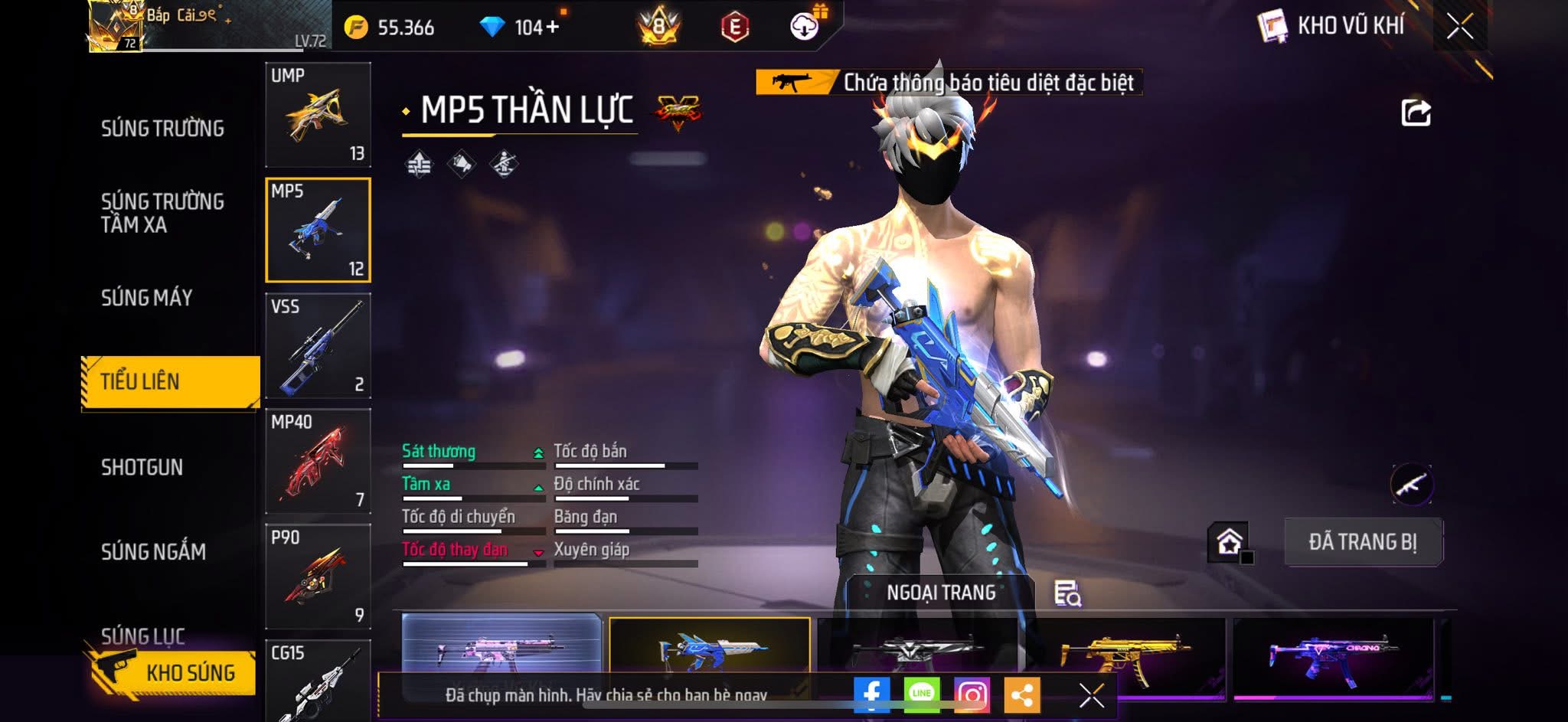The width and height of the screenshot is (1568, 722).
Task: Select the MP40 weapon tile
Action: 318,461
